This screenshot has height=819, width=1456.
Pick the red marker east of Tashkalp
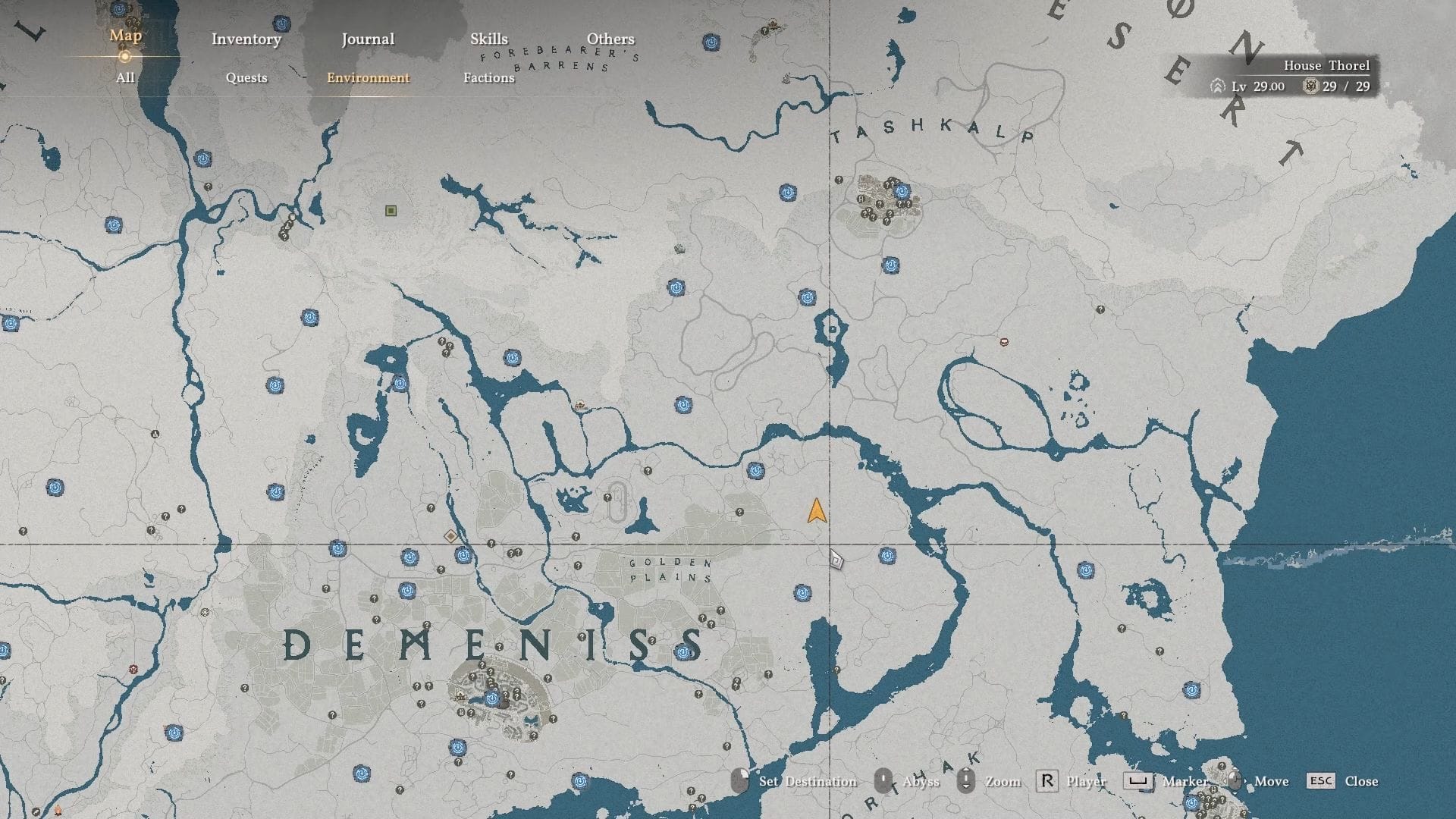[1004, 342]
